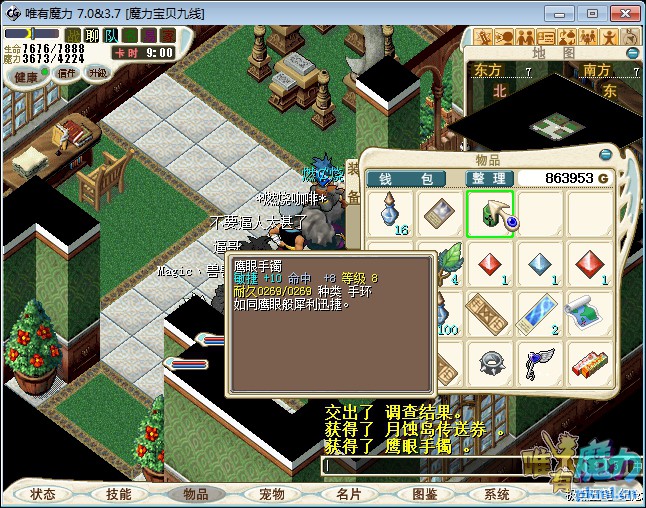This screenshot has width=646, height=508.
Task: Open the 信件 mail button
Action: pyautogui.click(x=66, y=73)
